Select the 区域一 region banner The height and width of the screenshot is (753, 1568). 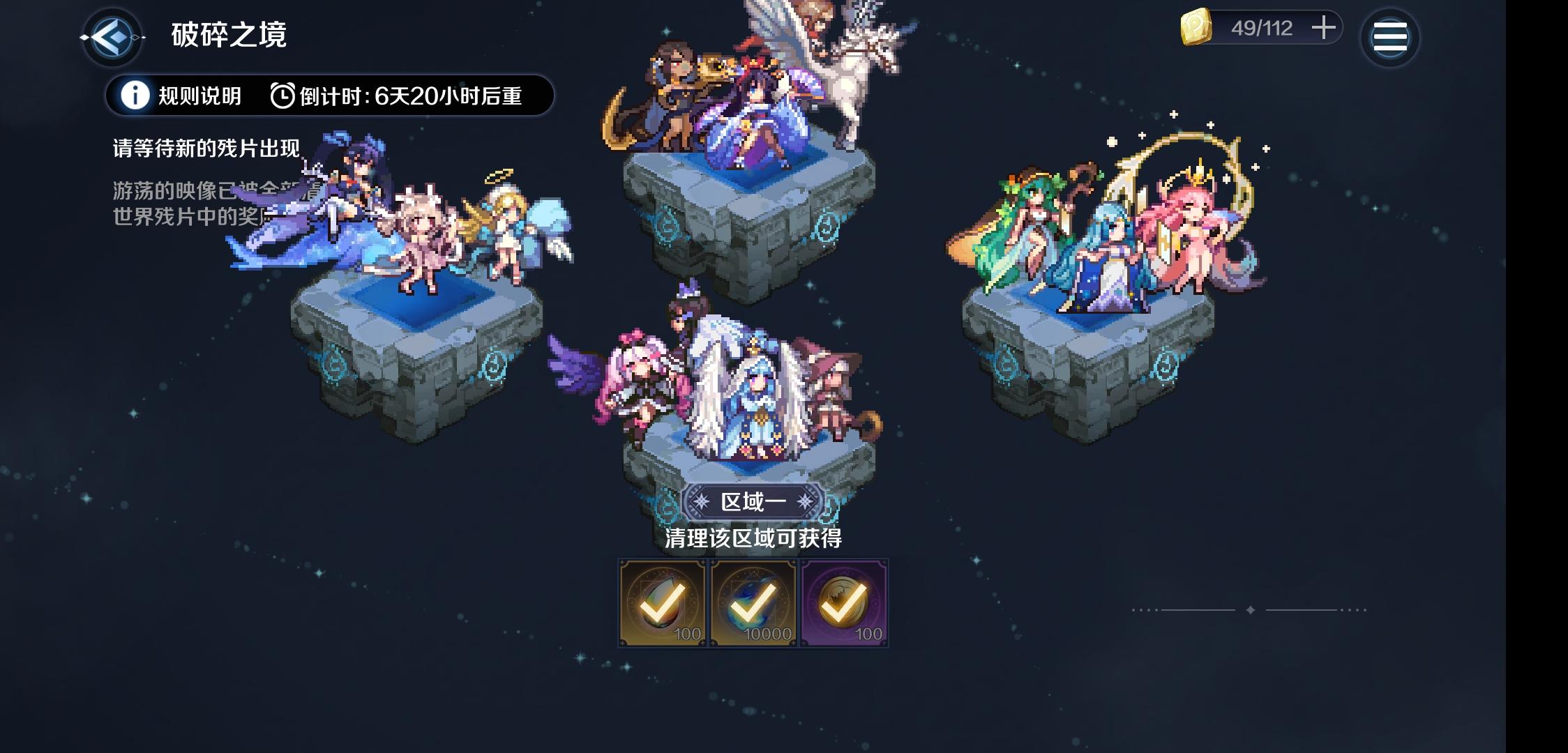[x=756, y=501]
